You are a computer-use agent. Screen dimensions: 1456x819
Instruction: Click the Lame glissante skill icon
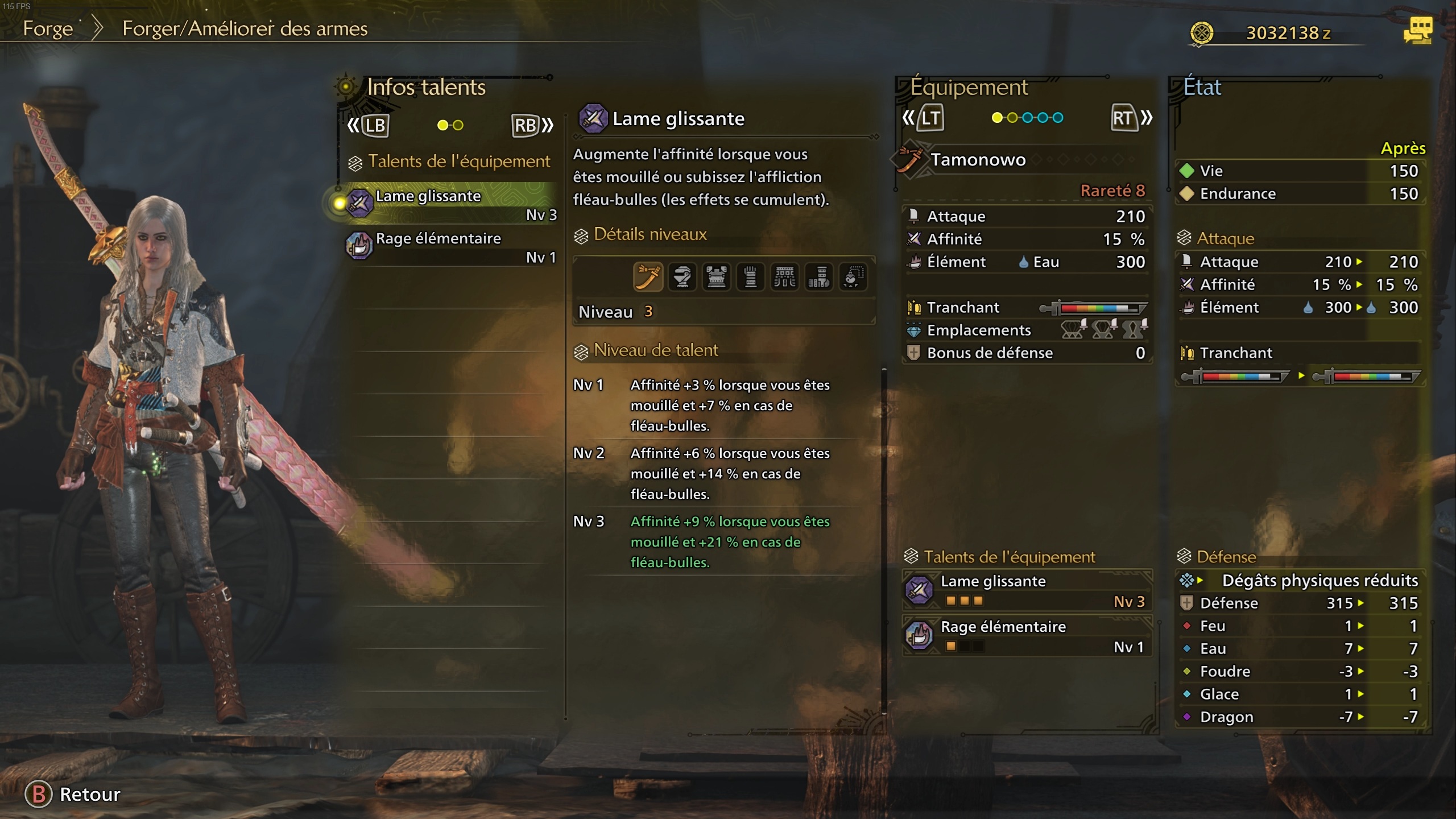coord(359,203)
